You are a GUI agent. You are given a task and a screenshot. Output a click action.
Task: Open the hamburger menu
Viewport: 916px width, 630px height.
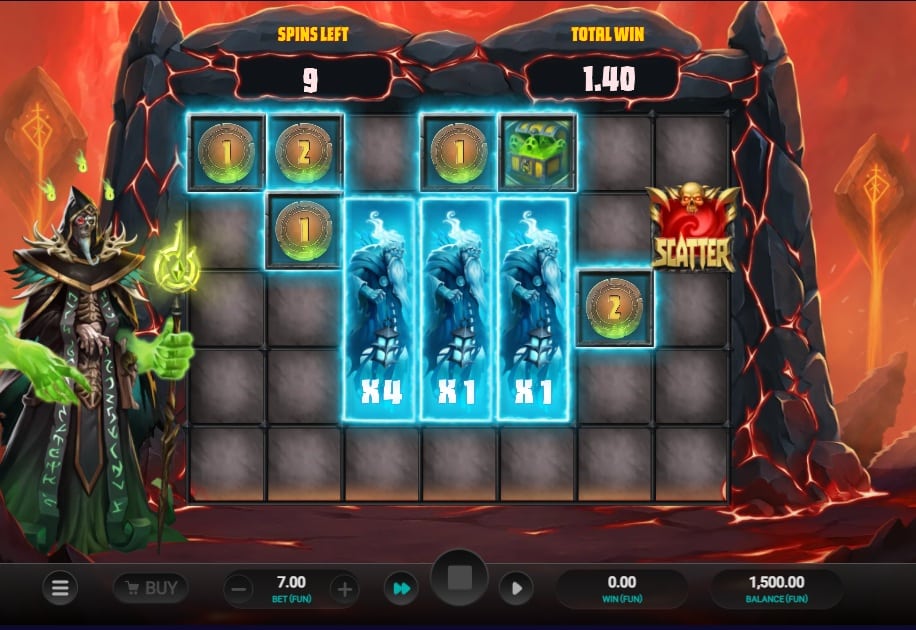pyautogui.click(x=59, y=589)
